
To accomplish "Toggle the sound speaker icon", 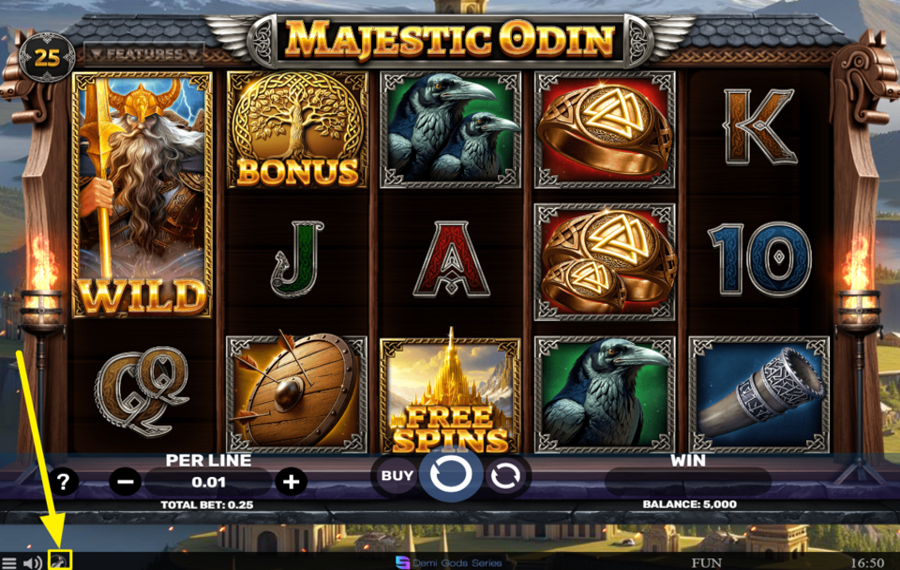I will [x=32, y=563].
